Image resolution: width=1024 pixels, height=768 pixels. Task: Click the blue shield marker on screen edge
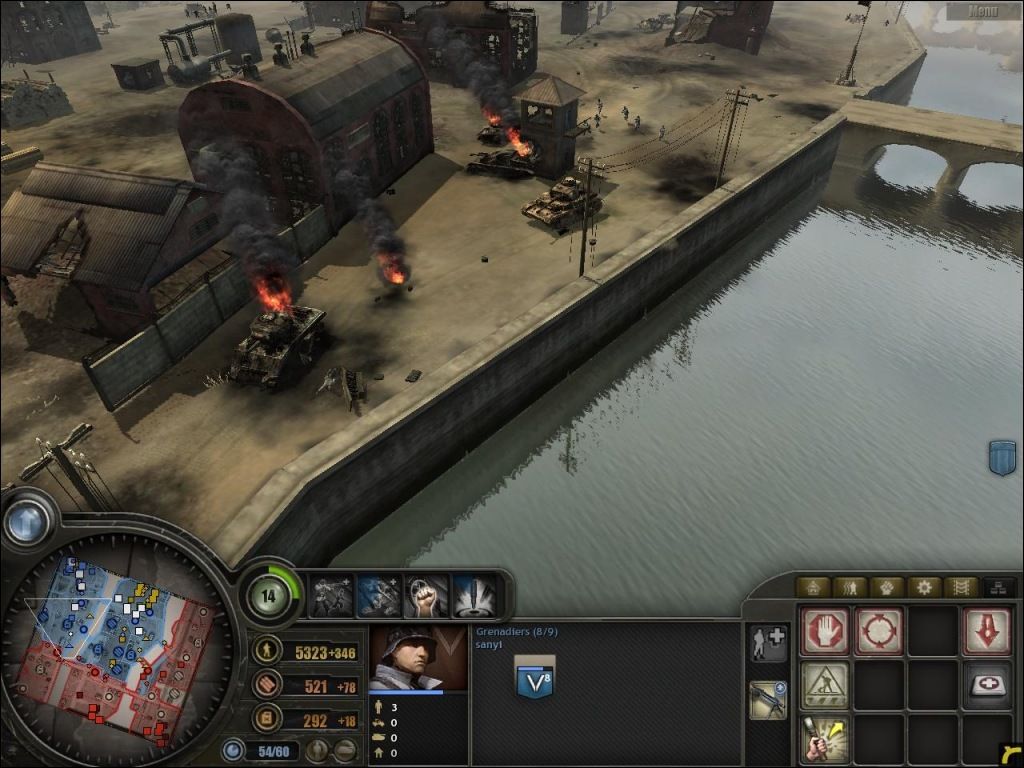coord(1002,457)
